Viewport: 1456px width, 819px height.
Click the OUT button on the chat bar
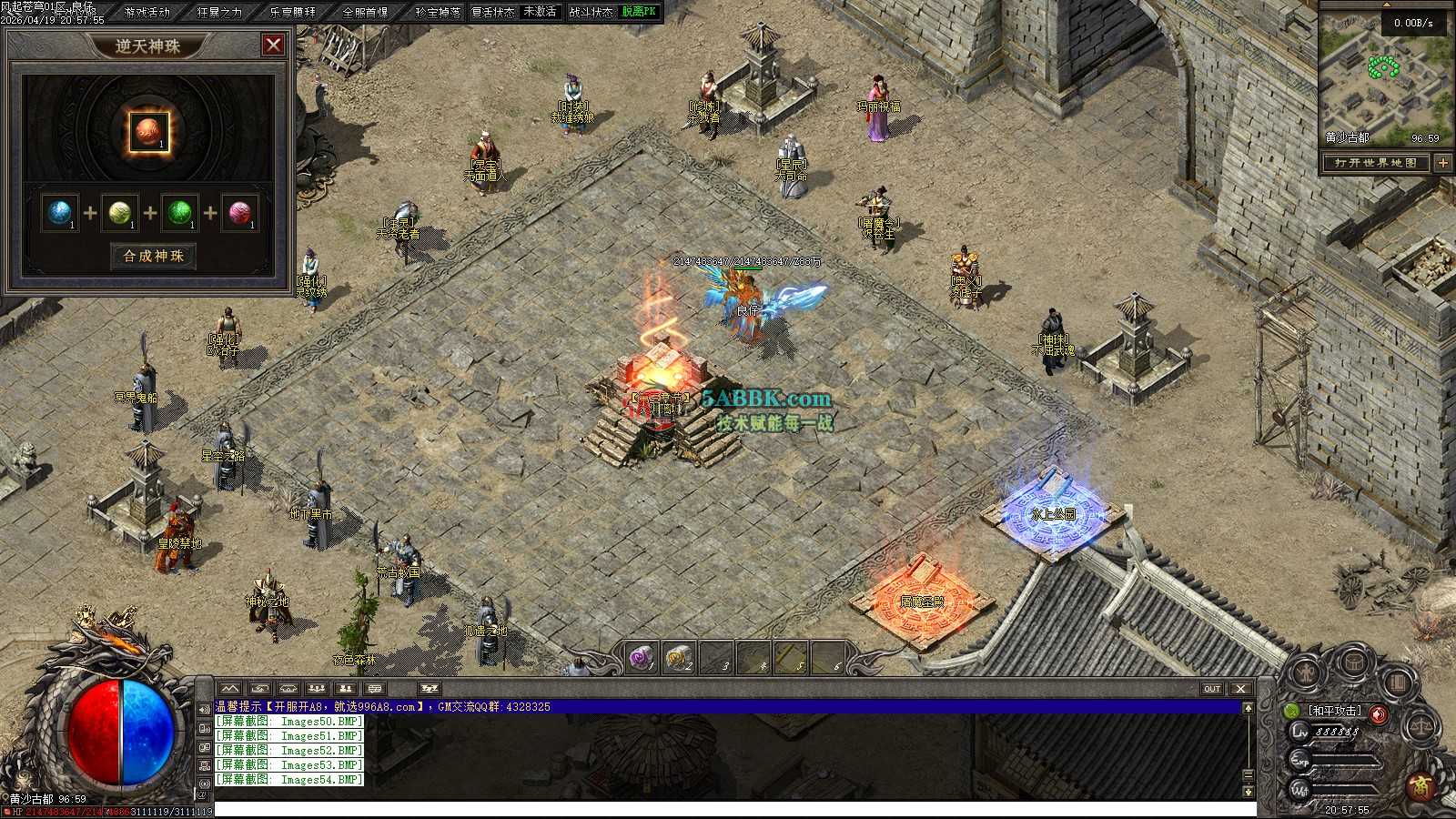pos(1212,689)
